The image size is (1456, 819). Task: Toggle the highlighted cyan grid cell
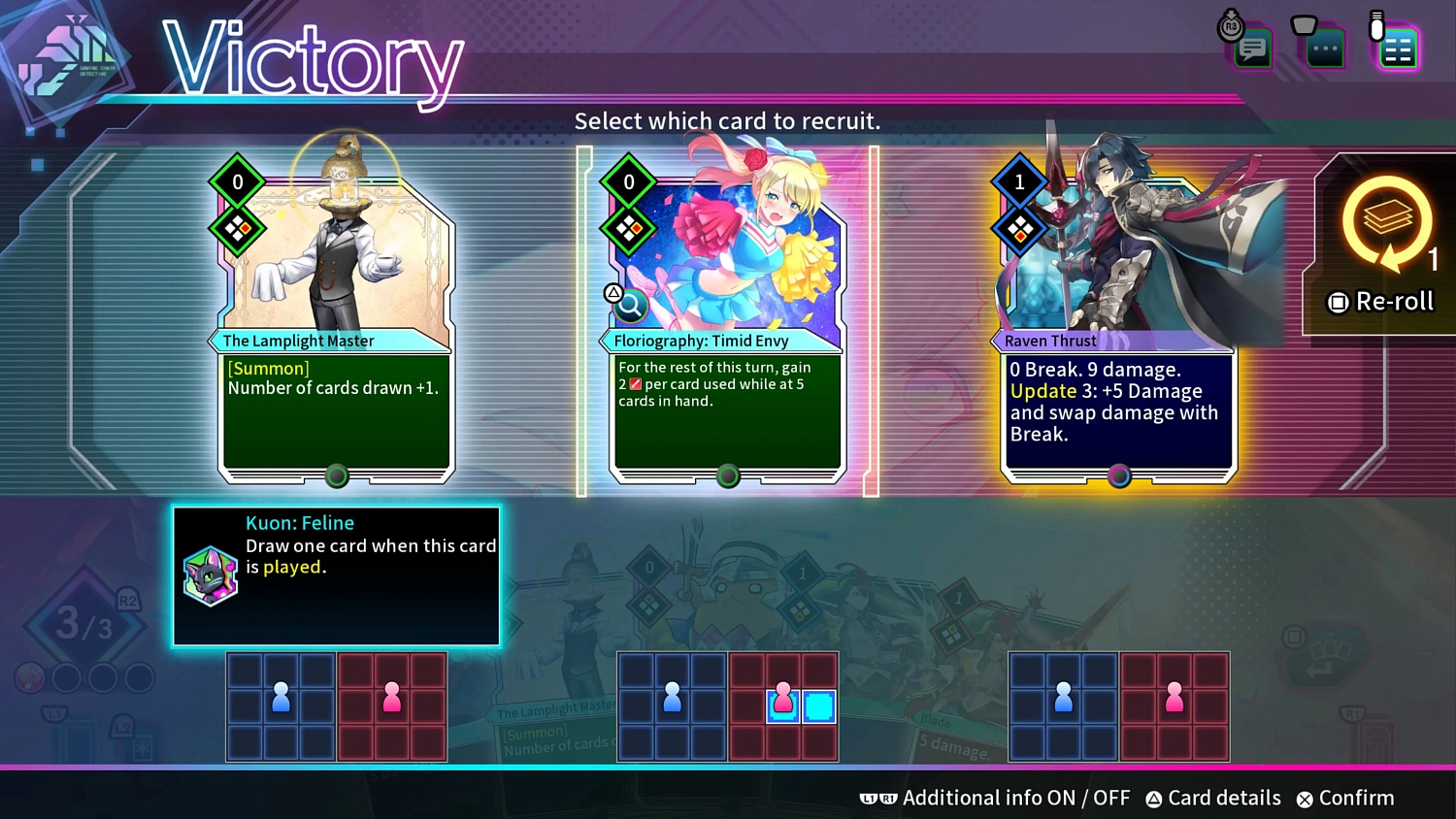(x=819, y=708)
